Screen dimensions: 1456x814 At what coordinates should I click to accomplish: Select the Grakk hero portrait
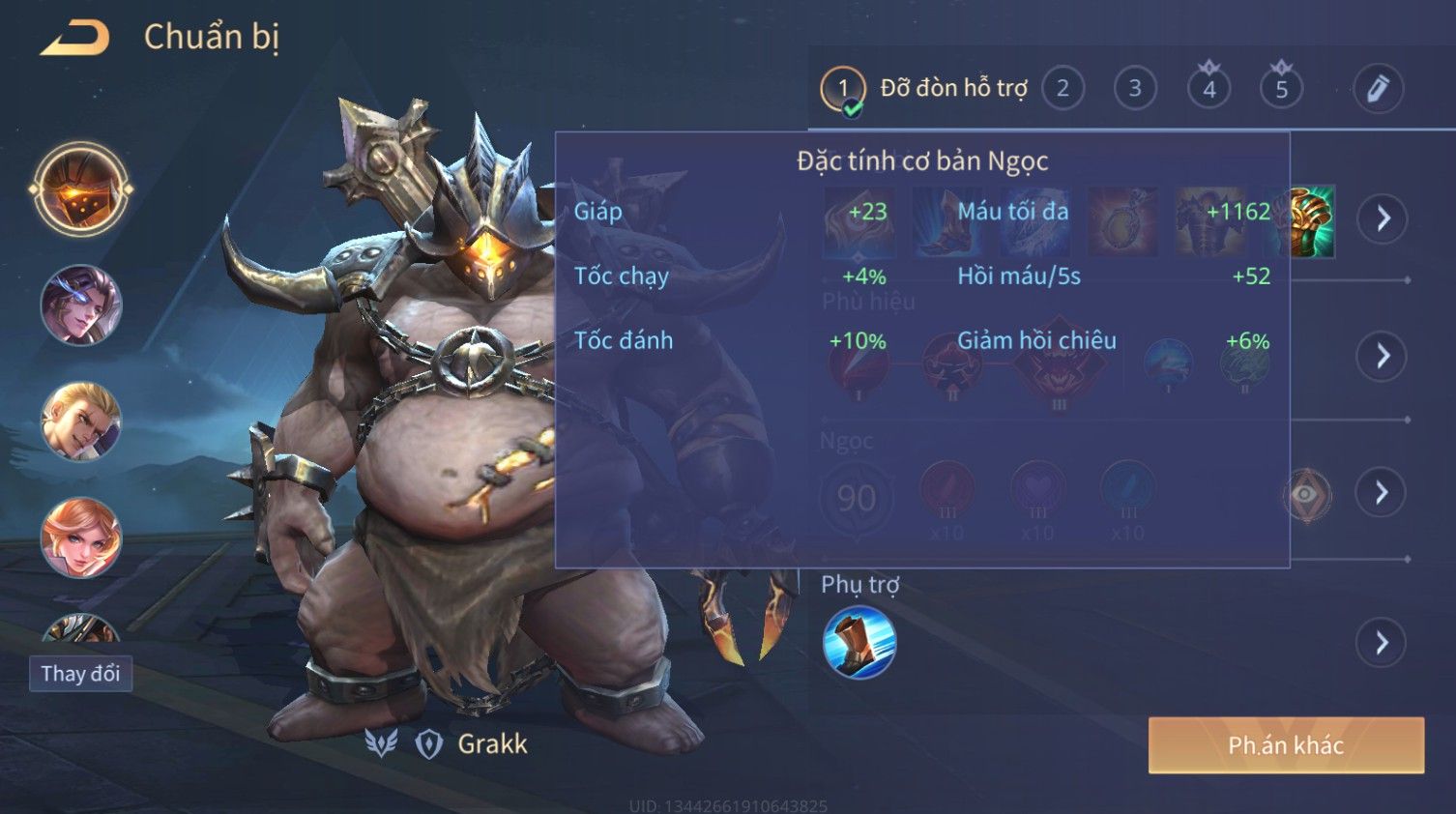(81, 189)
